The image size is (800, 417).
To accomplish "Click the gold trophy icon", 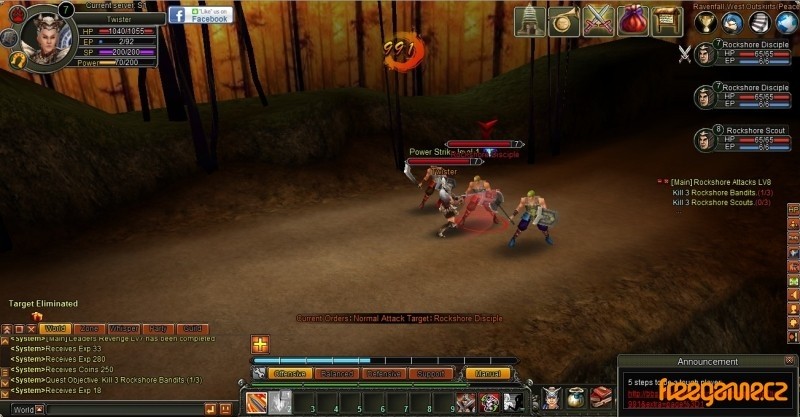I will pyautogui.click(x=708, y=21).
